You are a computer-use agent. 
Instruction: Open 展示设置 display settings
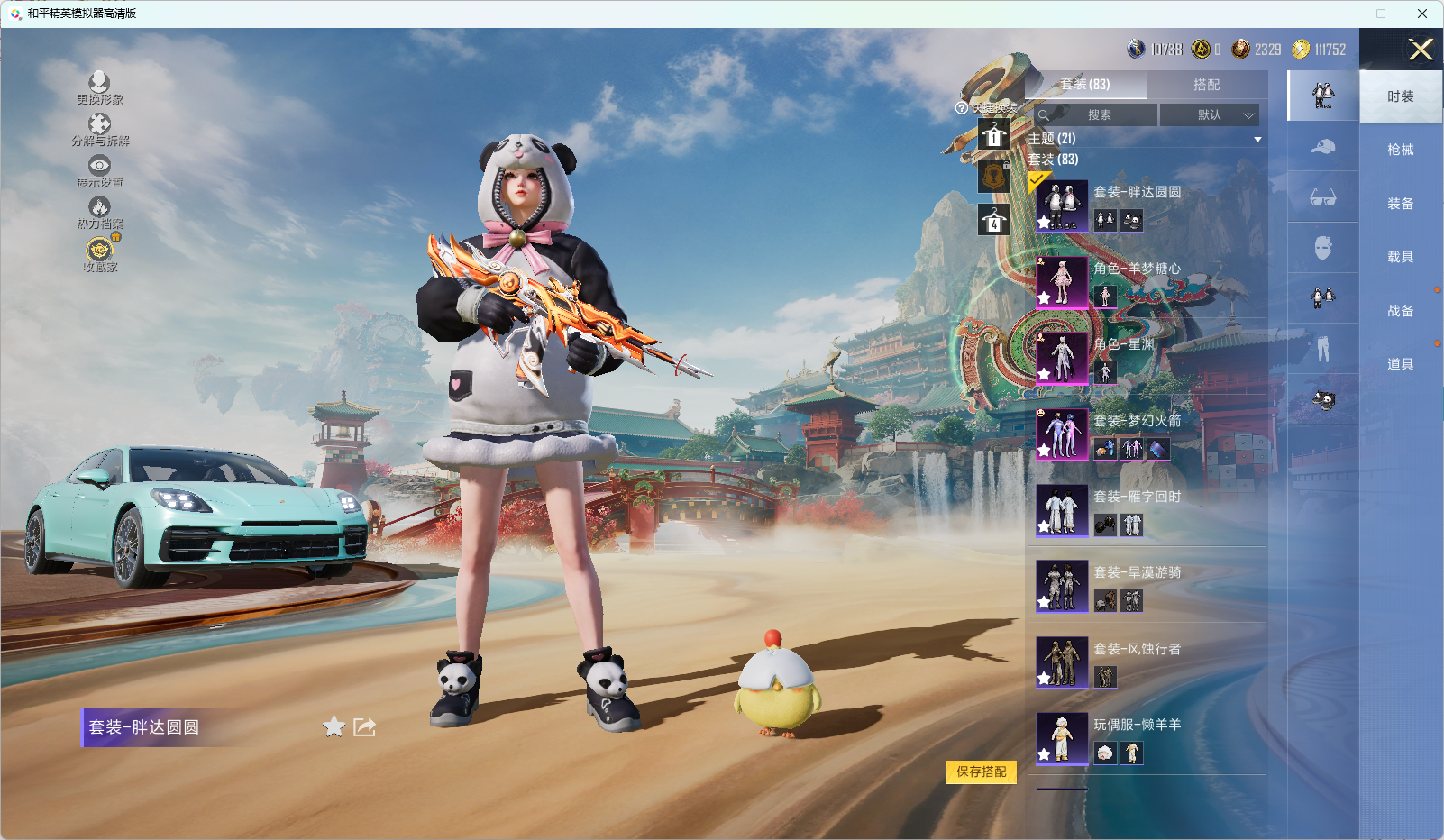[x=99, y=171]
